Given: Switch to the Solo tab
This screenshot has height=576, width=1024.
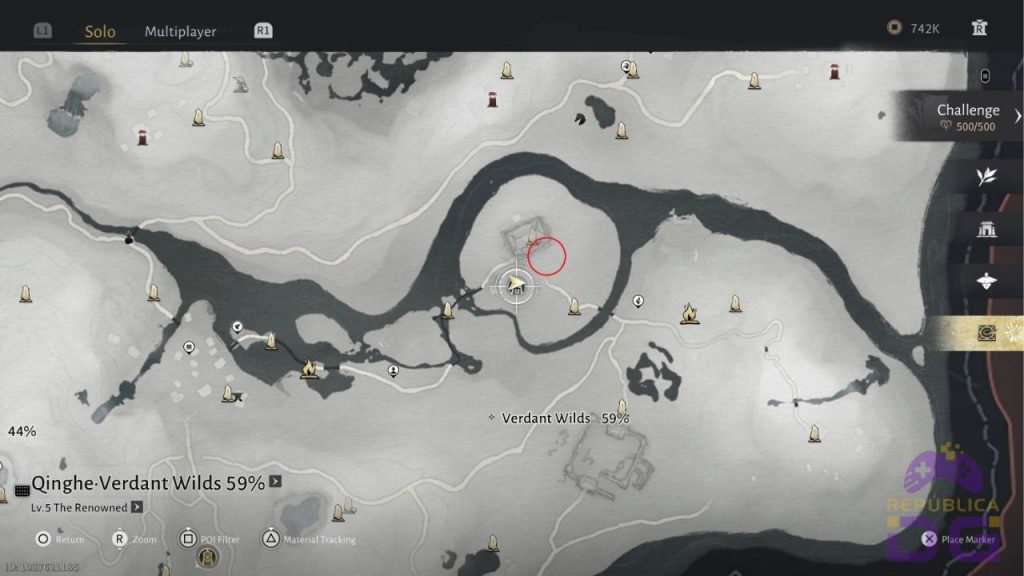Looking at the screenshot, I should point(100,31).
